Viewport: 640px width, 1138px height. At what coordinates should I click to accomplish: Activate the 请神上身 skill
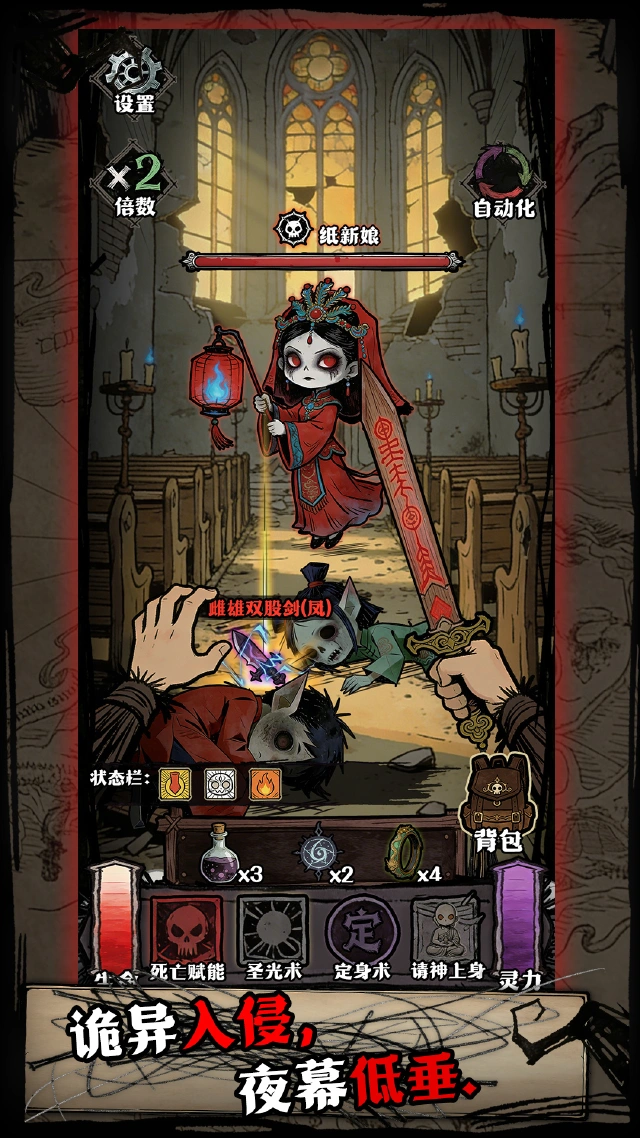(x=447, y=931)
